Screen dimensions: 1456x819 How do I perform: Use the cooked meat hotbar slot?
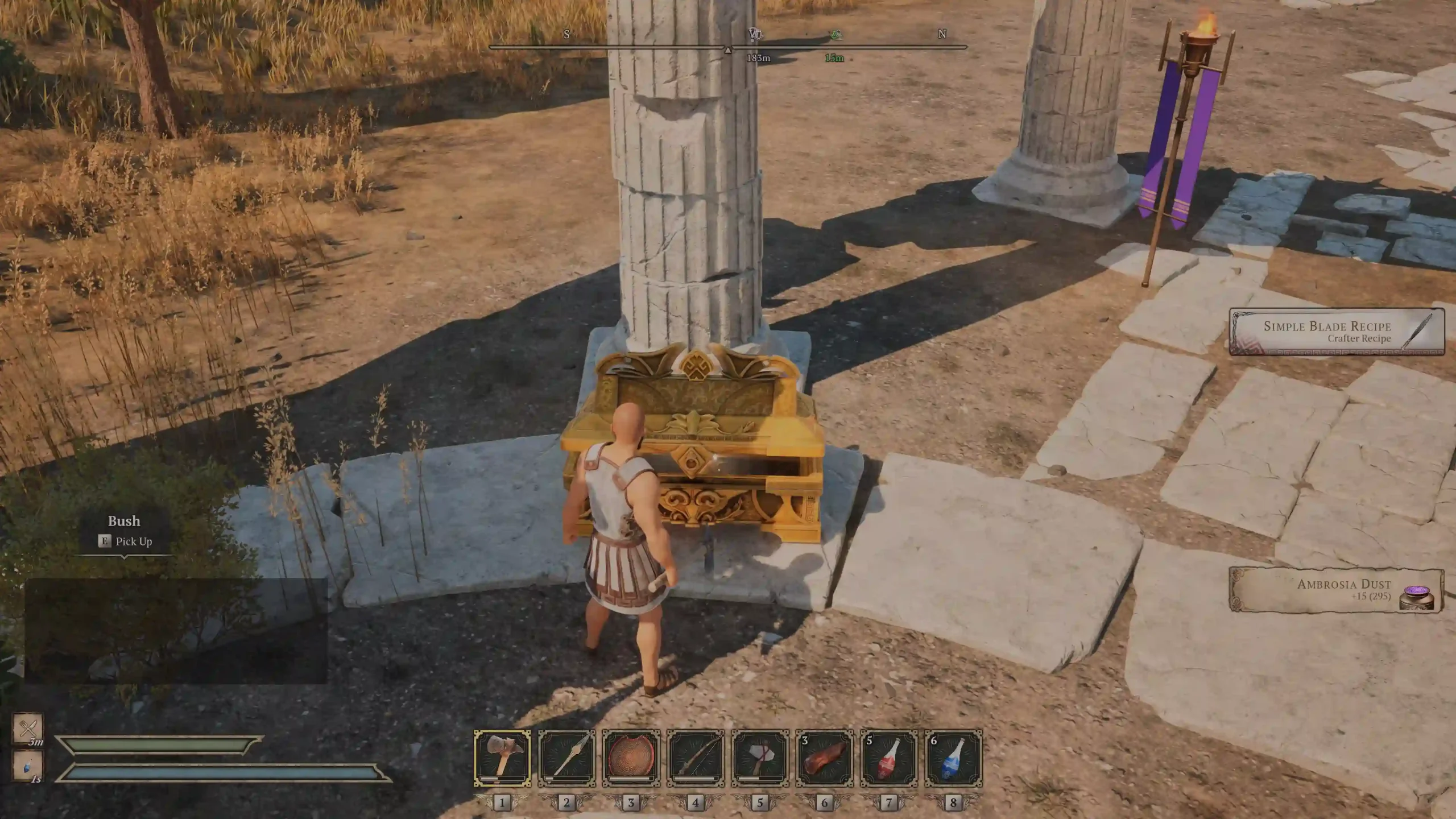(x=824, y=758)
